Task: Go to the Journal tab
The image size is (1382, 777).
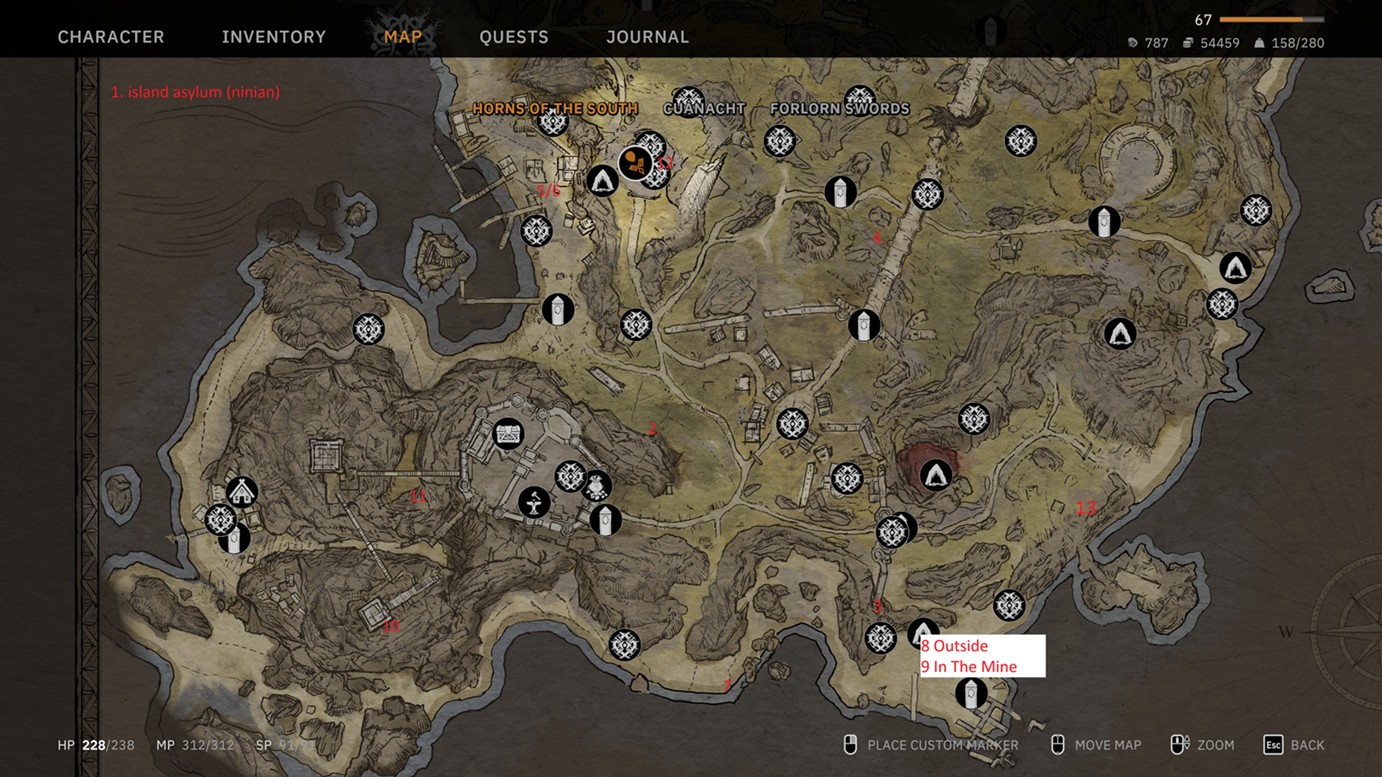Action: pyautogui.click(x=647, y=37)
